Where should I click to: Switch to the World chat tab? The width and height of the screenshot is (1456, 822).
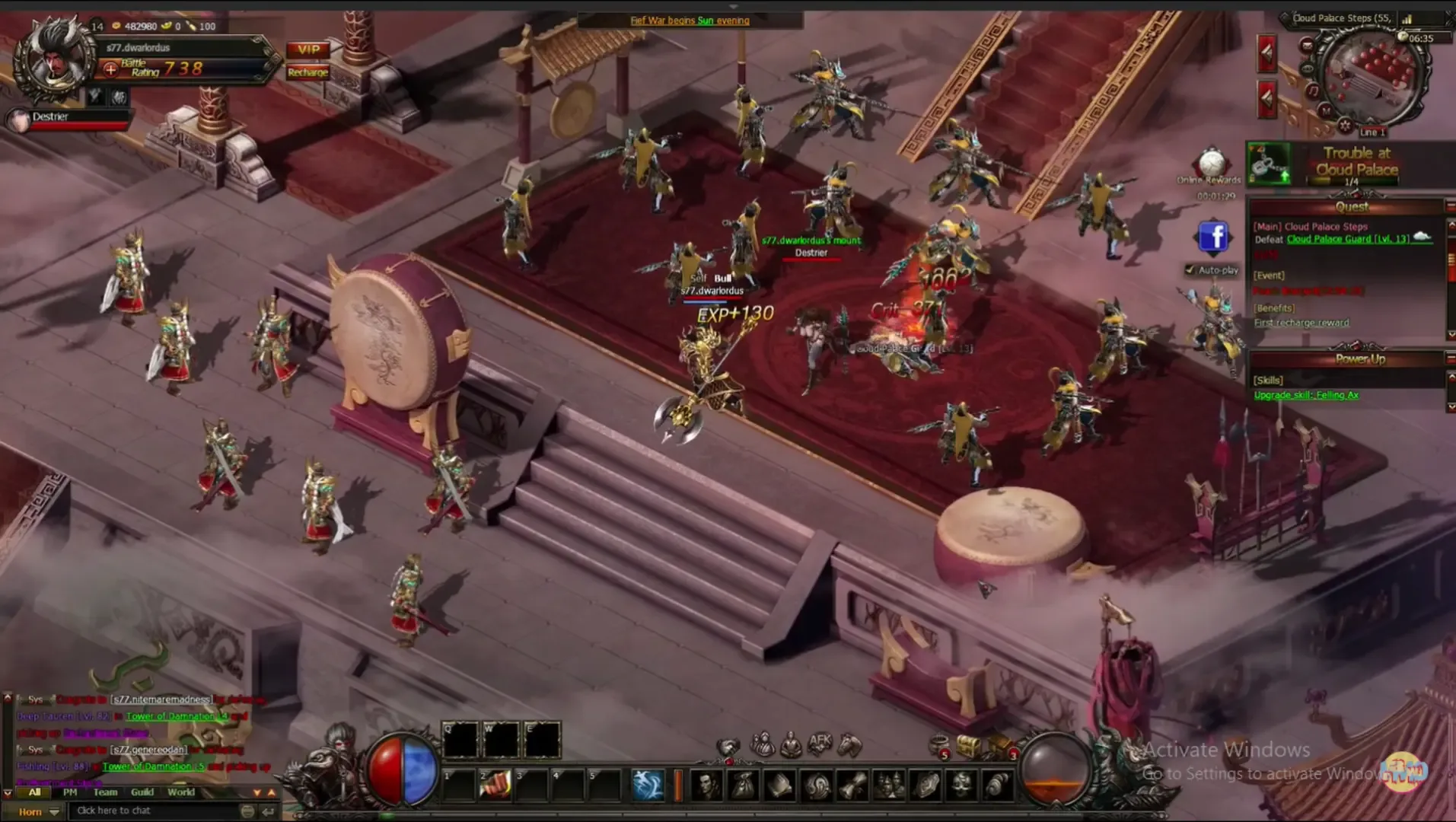[181, 792]
